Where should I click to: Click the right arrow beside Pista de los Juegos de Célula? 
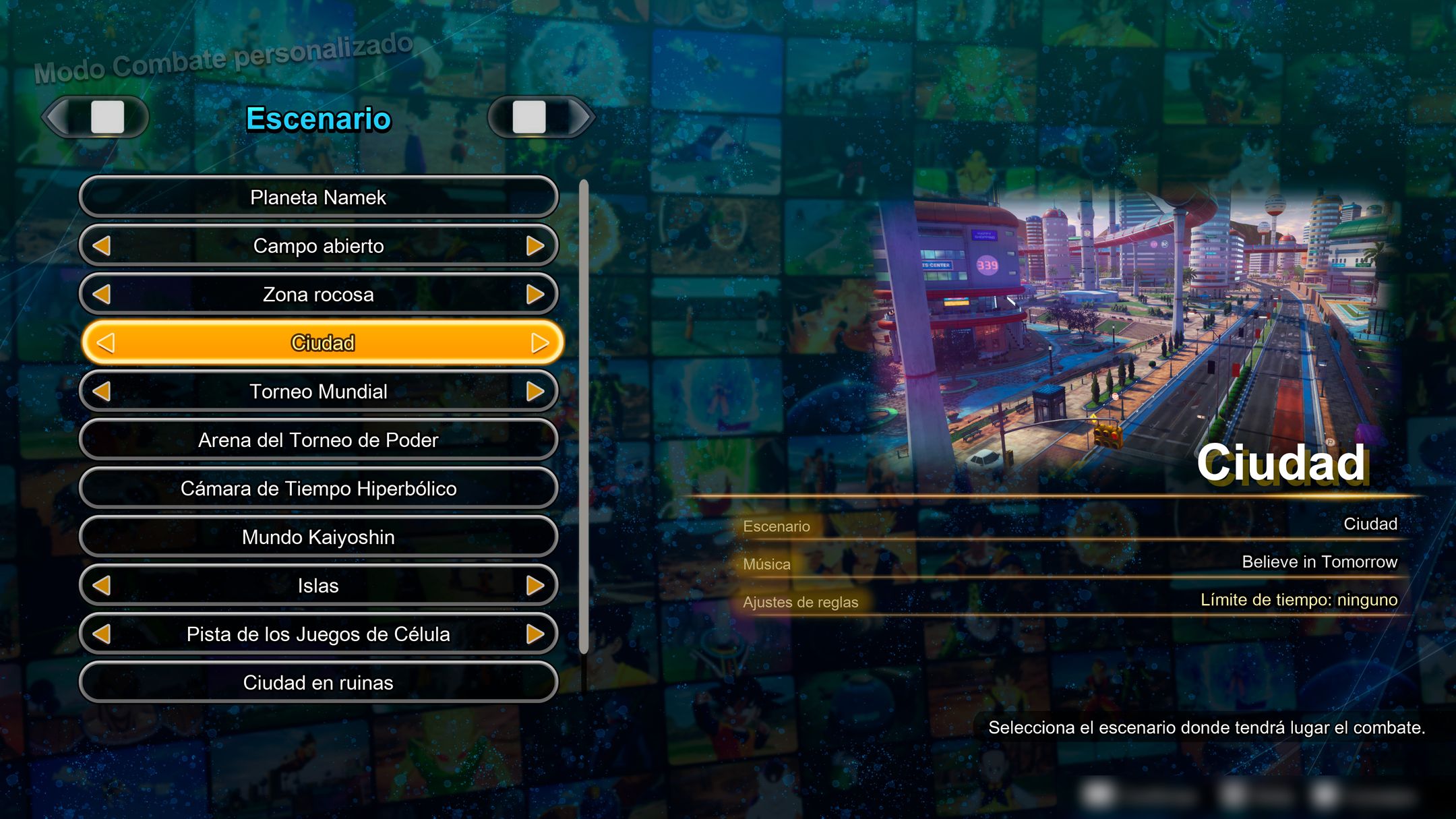pos(536,634)
